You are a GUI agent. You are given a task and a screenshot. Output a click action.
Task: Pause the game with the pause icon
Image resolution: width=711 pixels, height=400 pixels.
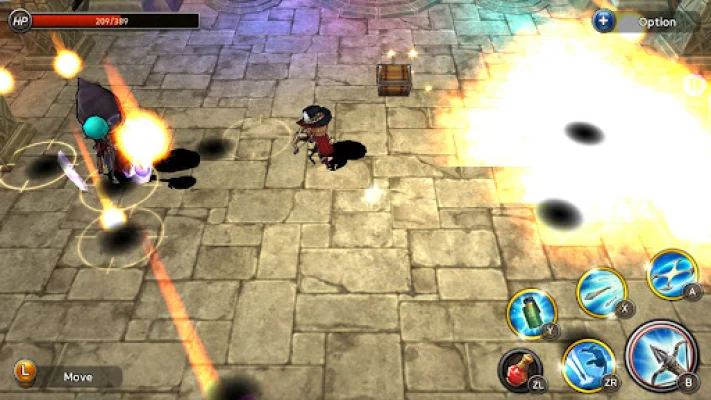(693, 85)
